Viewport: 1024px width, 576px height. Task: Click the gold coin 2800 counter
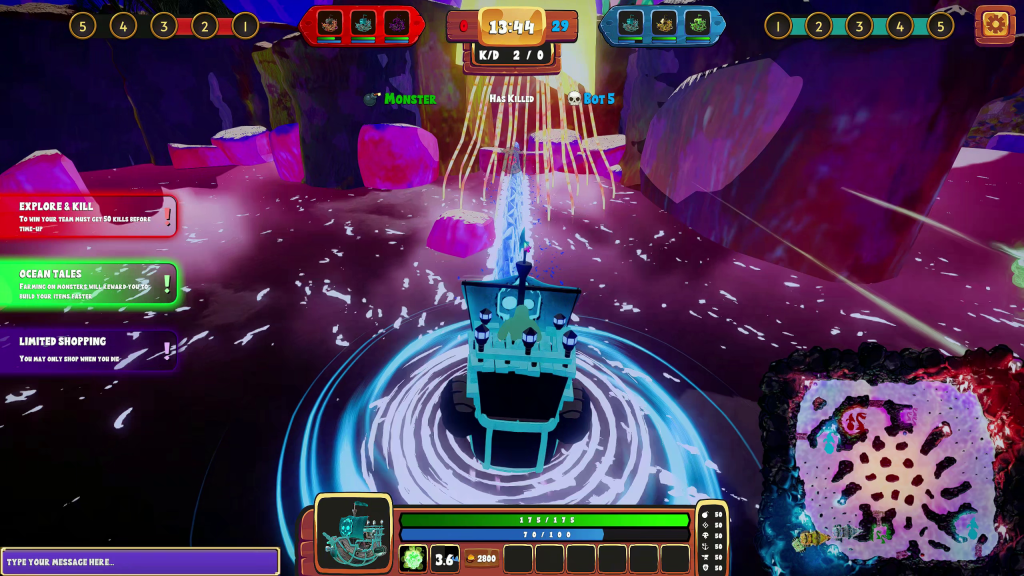[x=481, y=558]
